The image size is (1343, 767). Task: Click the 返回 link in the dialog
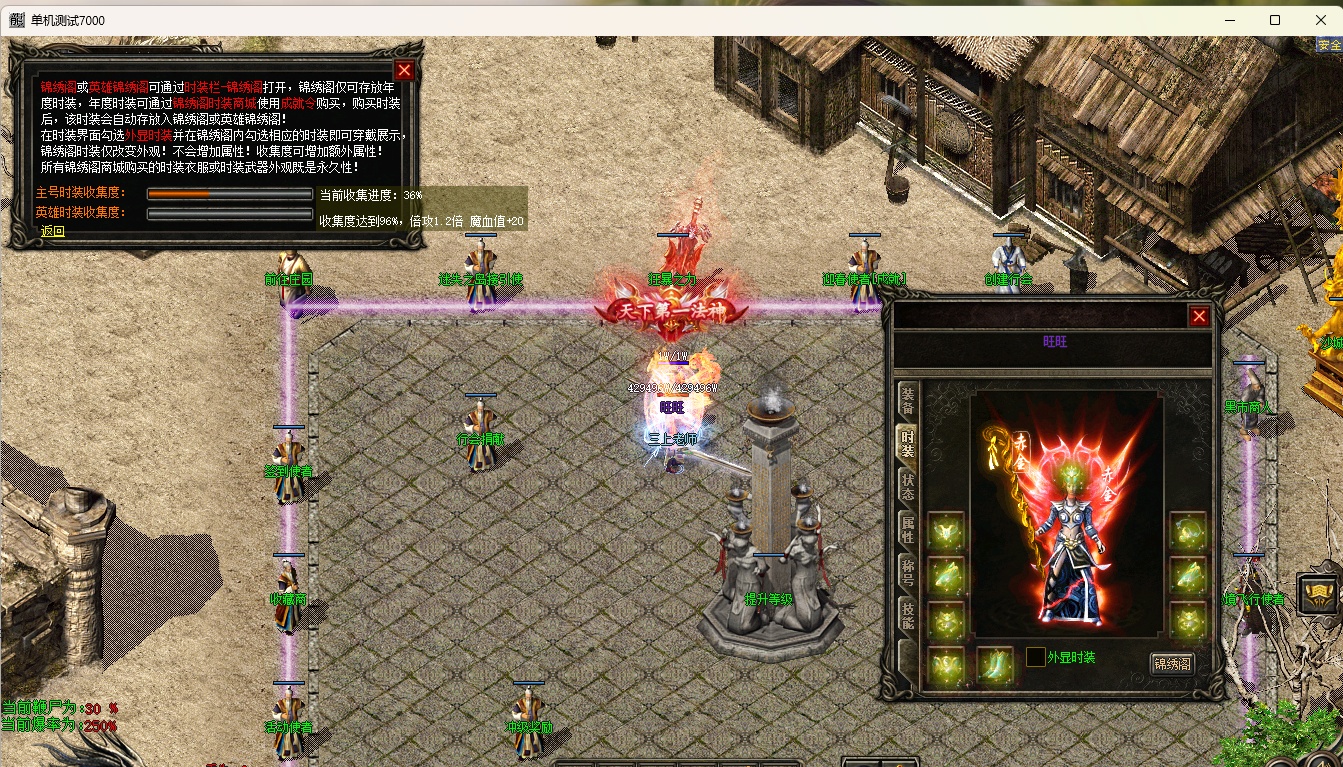[52, 232]
